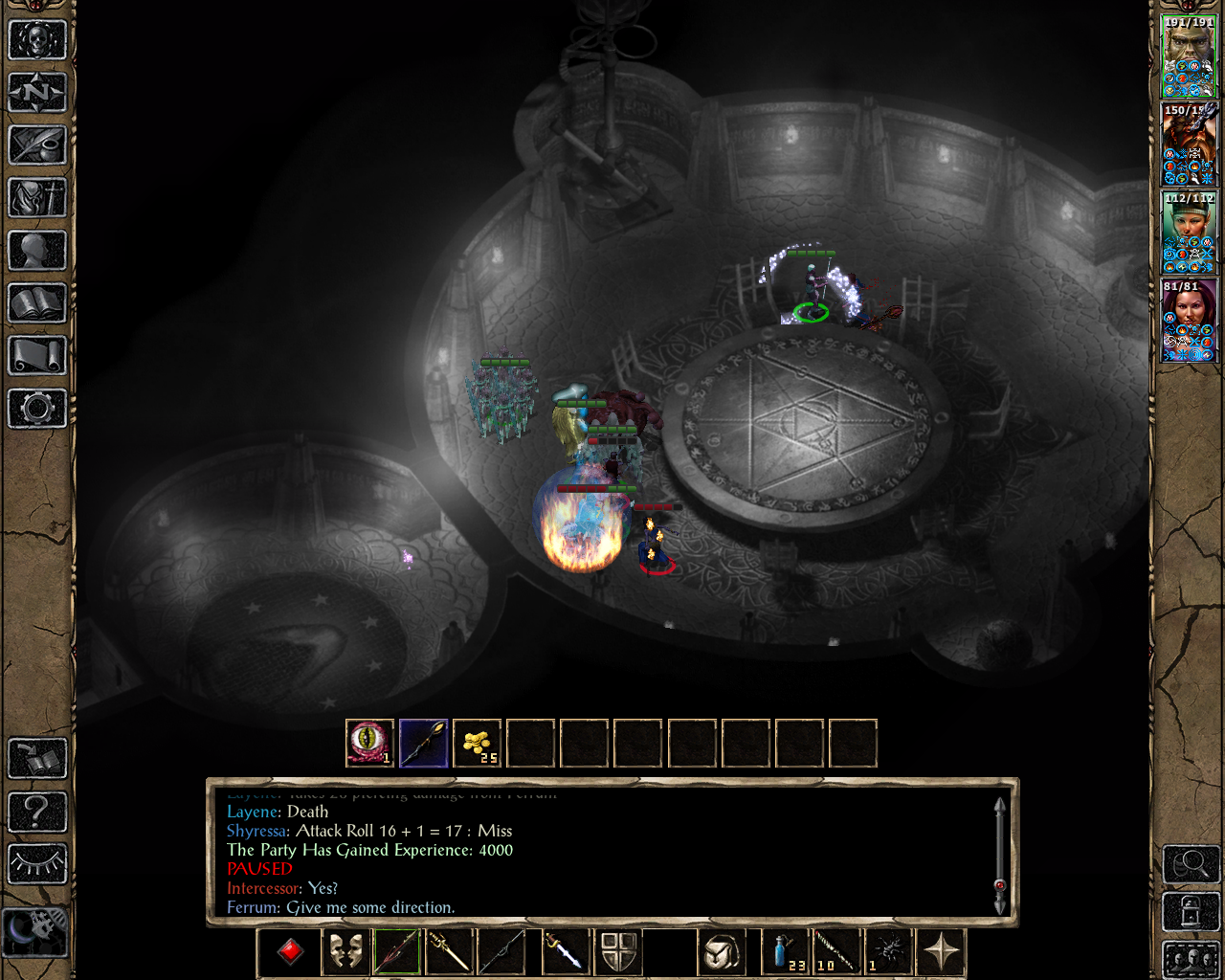Open the mage spellbook button

click(37, 303)
